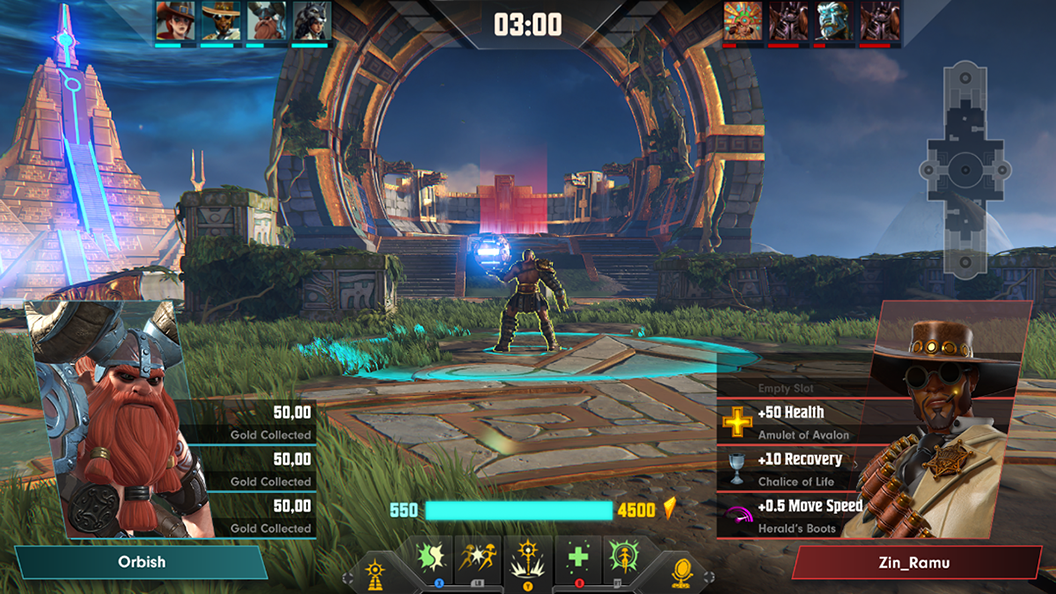
Task: Click the Zin_Ramu player name banner
Action: click(x=917, y=562)
